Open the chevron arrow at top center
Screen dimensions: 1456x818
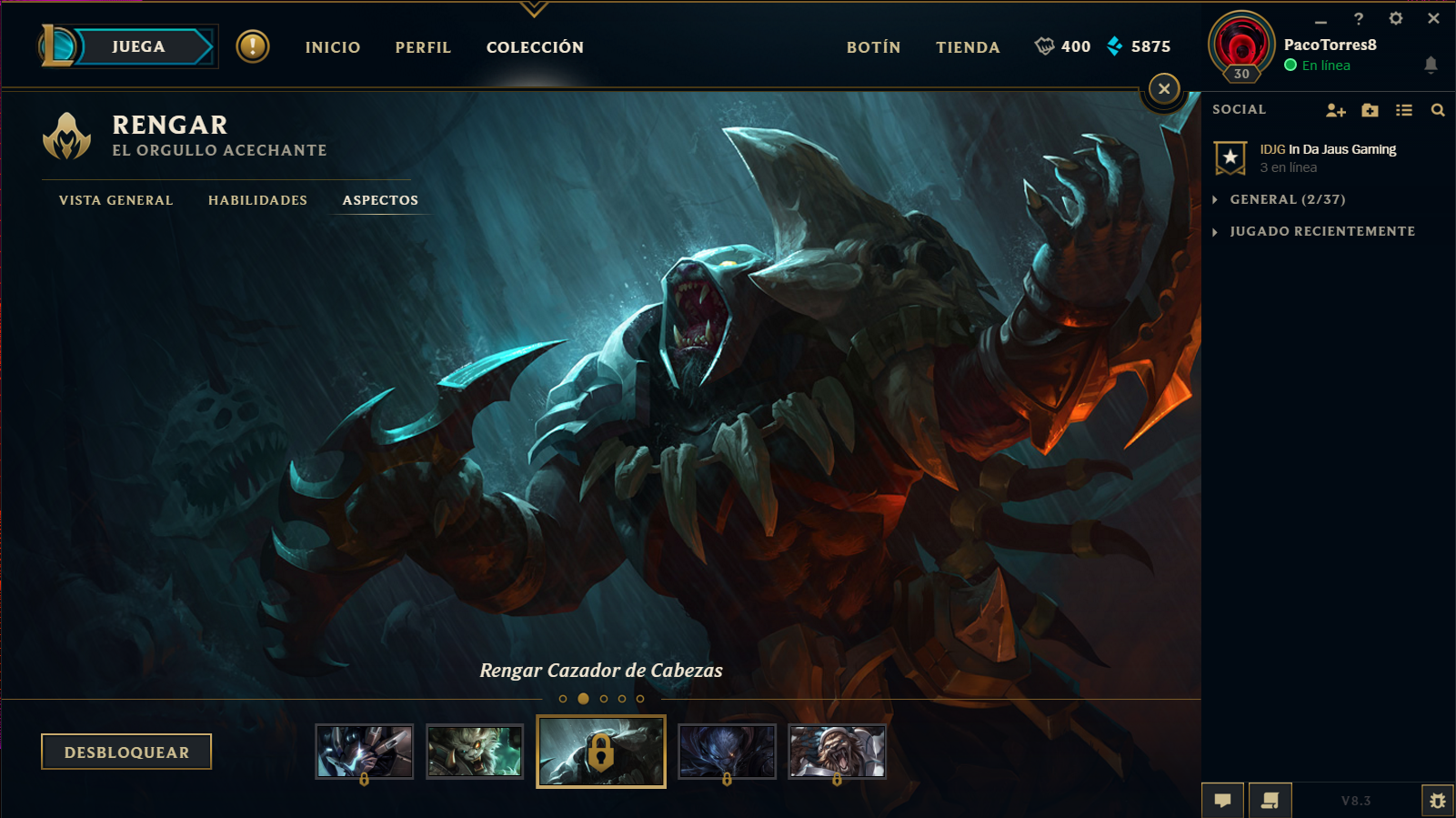(535, 9)
